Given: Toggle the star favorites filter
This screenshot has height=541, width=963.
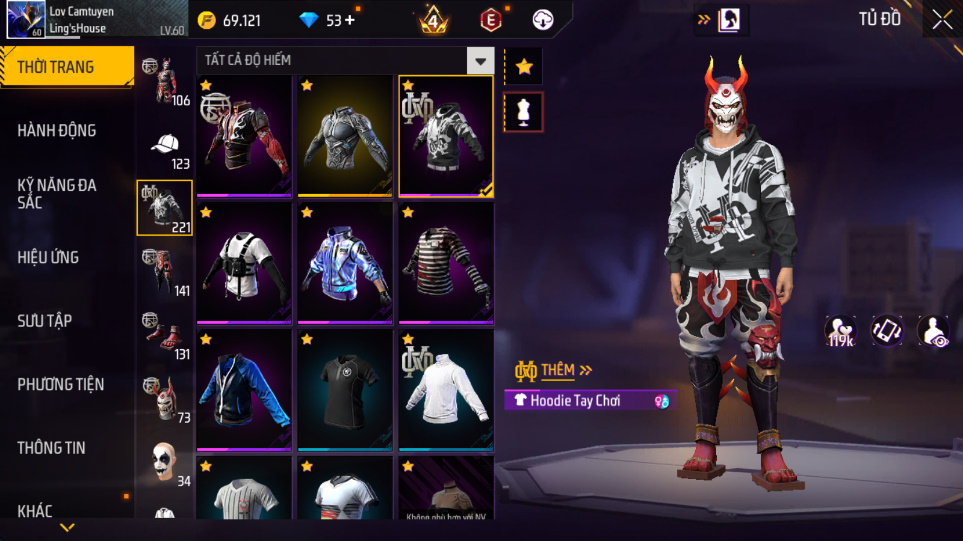Looking at the screenshot, I should pyautogui.click(x=524, y=67).
